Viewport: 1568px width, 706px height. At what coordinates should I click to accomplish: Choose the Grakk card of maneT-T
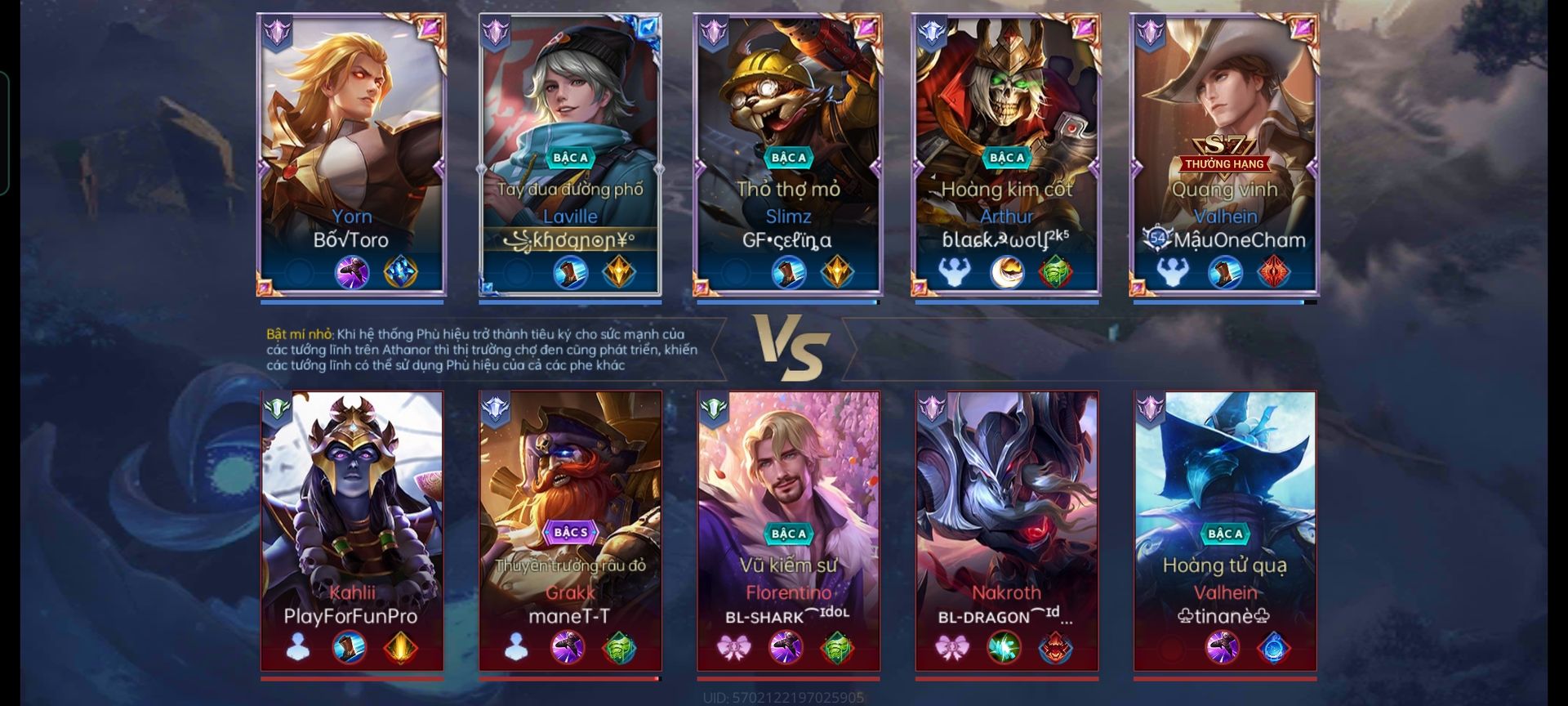point(570,531)
